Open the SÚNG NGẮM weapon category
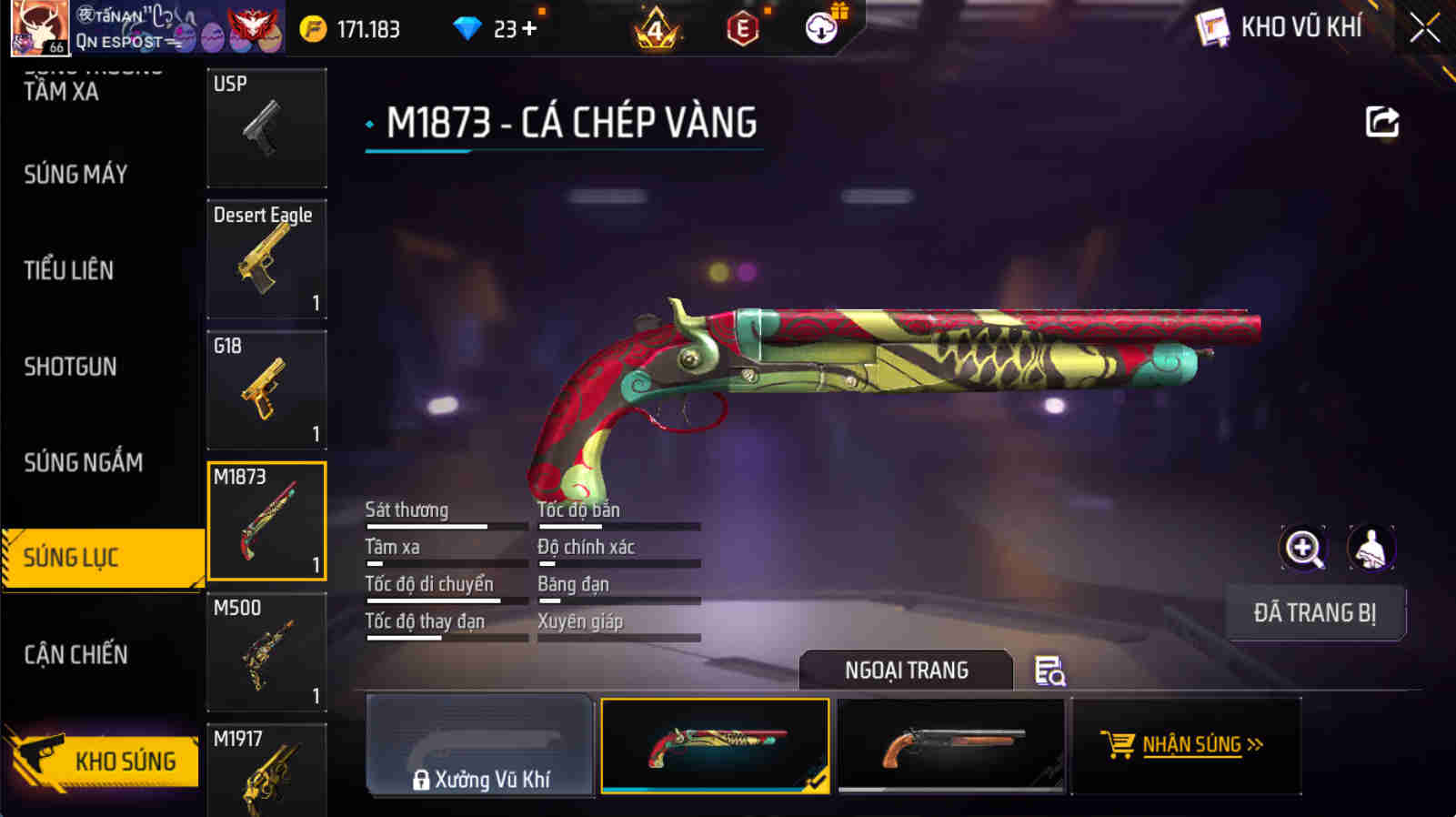The height and width of the screenshot is (817, 1456). (x=84, y=462)
